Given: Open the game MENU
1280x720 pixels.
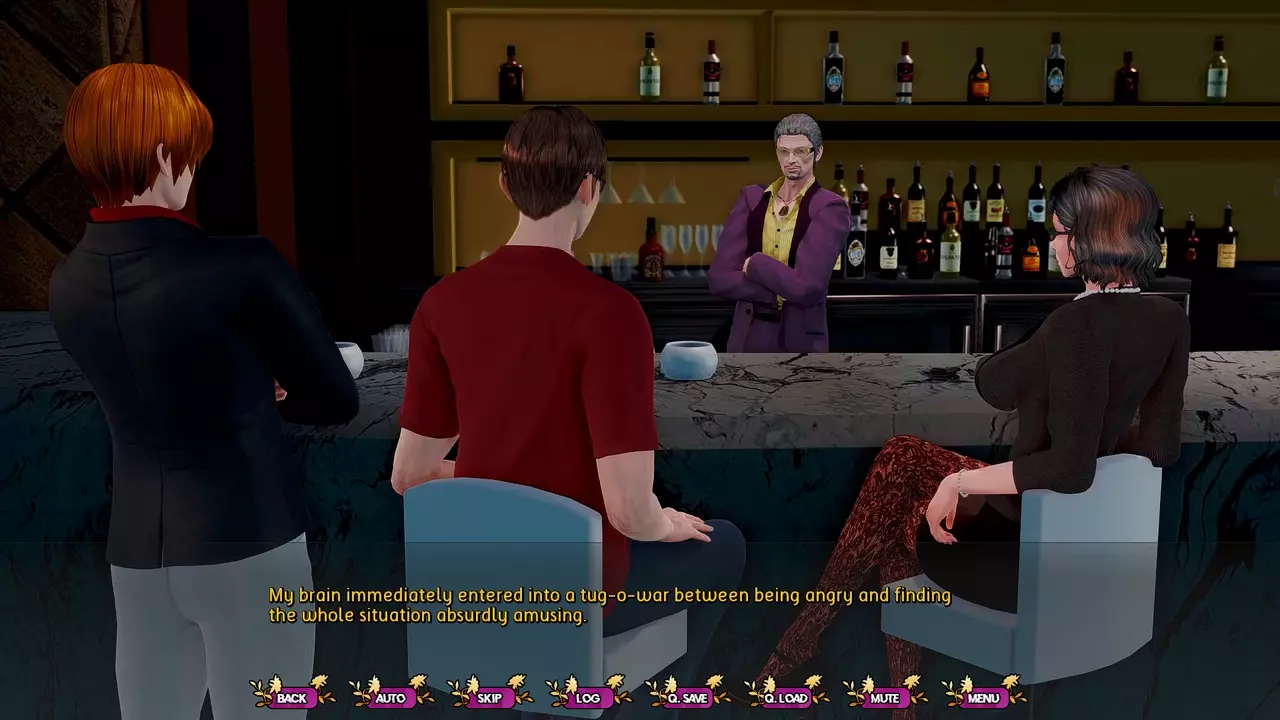Looking at the screenshot, I should (x=983, y=697).
